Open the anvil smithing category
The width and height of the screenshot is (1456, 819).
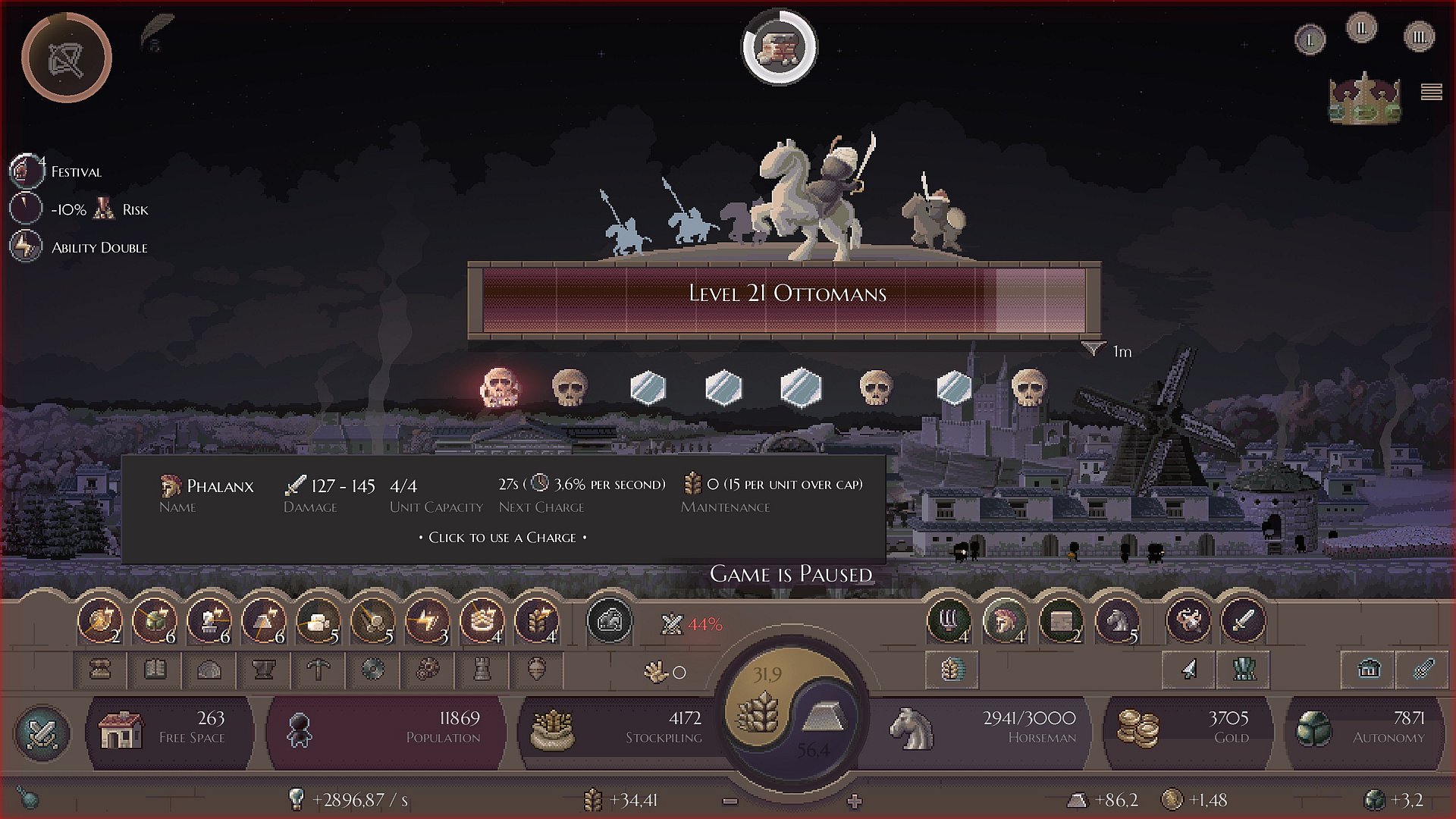pyautogui.click(x=264, y=670)
